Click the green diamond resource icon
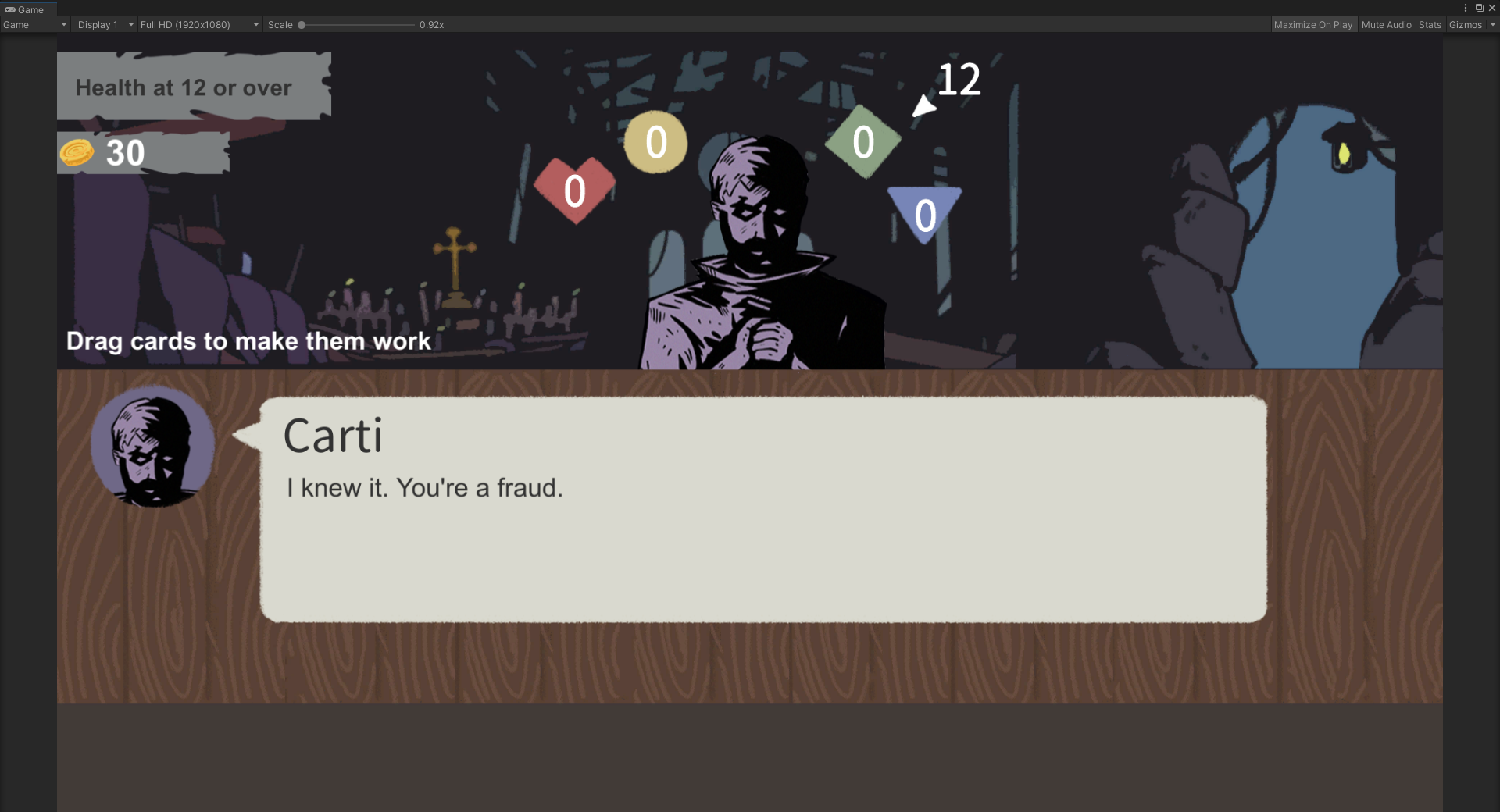This screenshot has width=1500, height=812. pos(863,142)
